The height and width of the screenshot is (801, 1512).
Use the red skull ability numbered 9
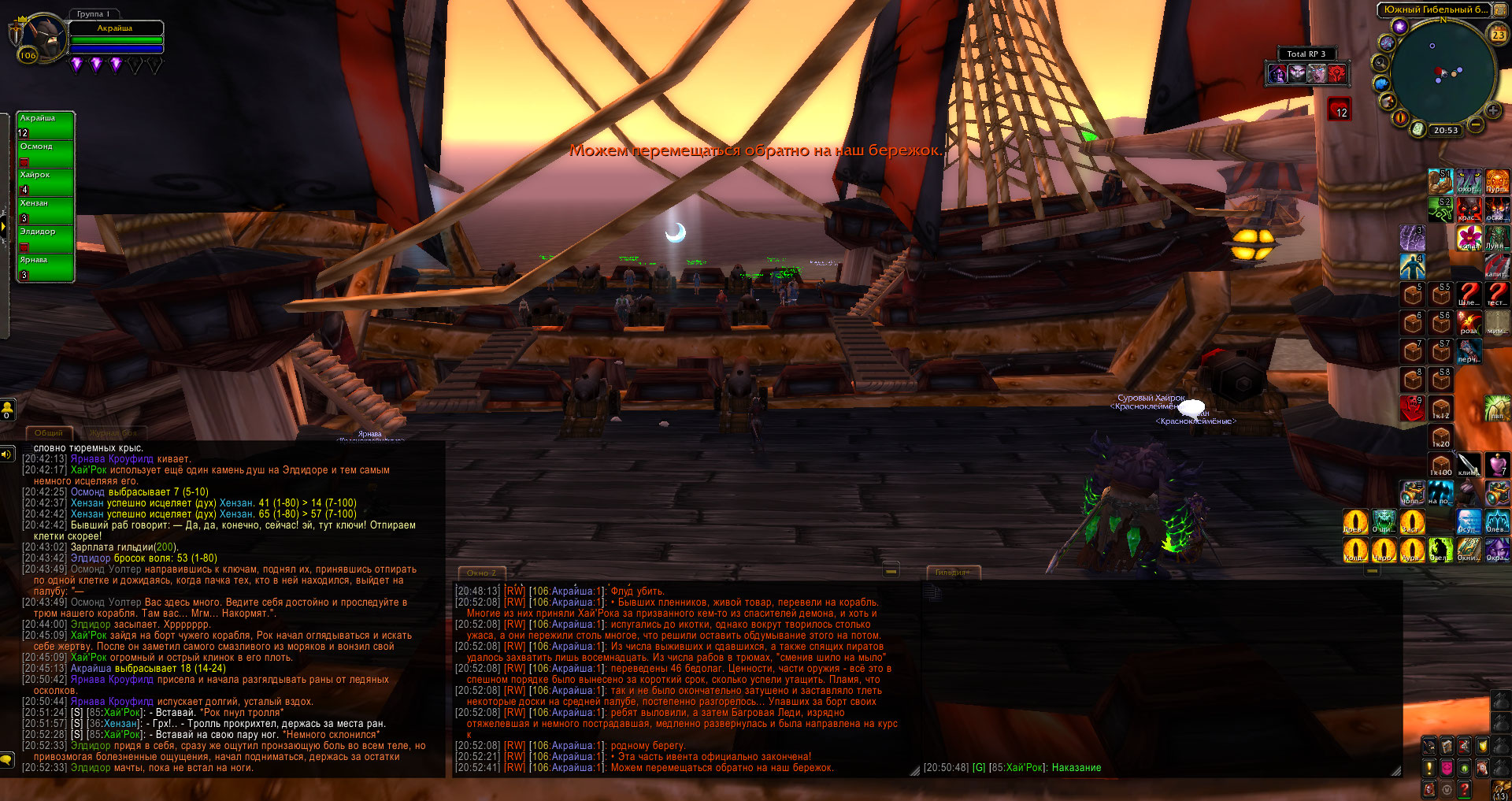click(1413, 408)
